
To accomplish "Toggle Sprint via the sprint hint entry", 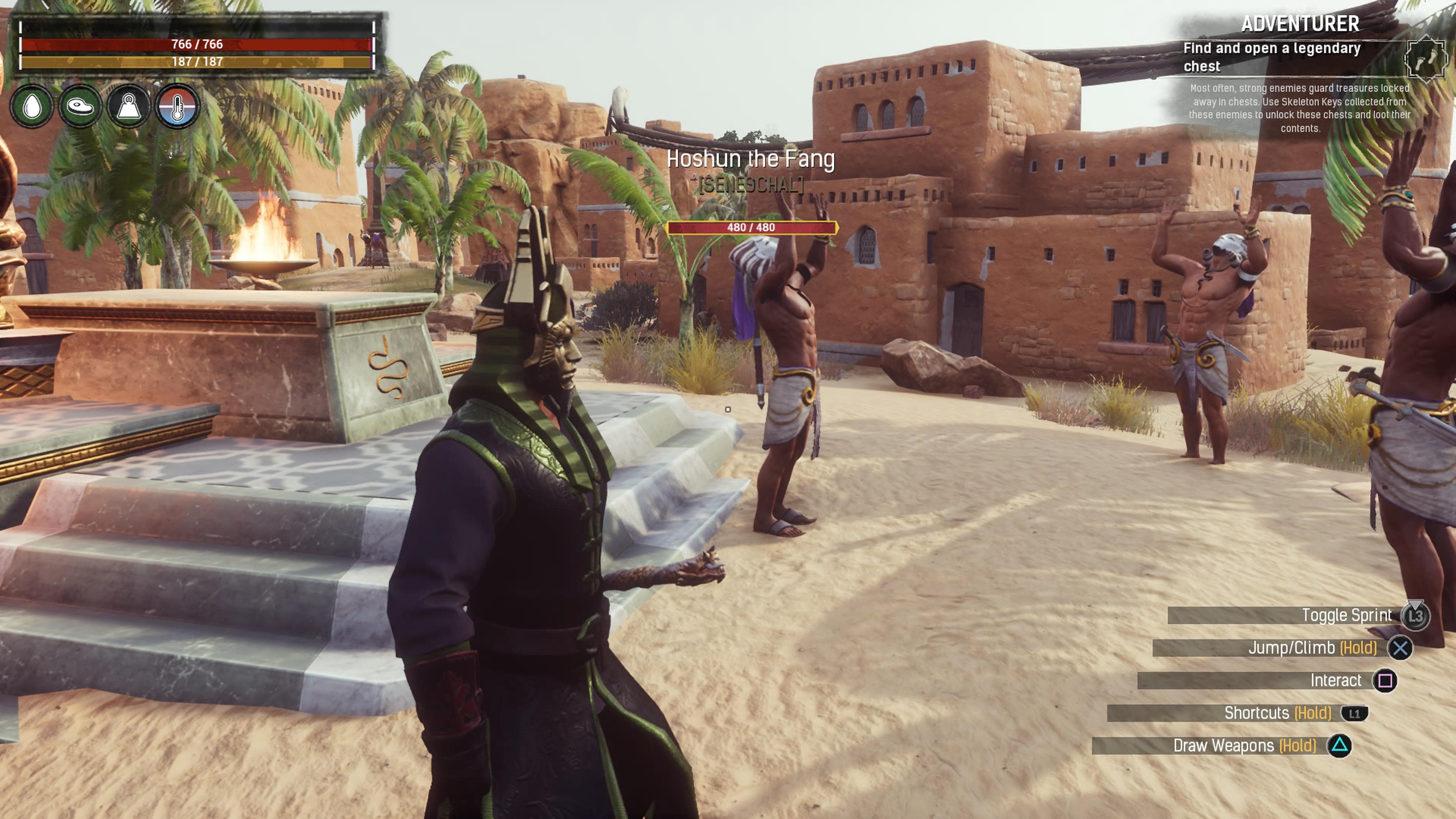I will tap(1348, 615).
